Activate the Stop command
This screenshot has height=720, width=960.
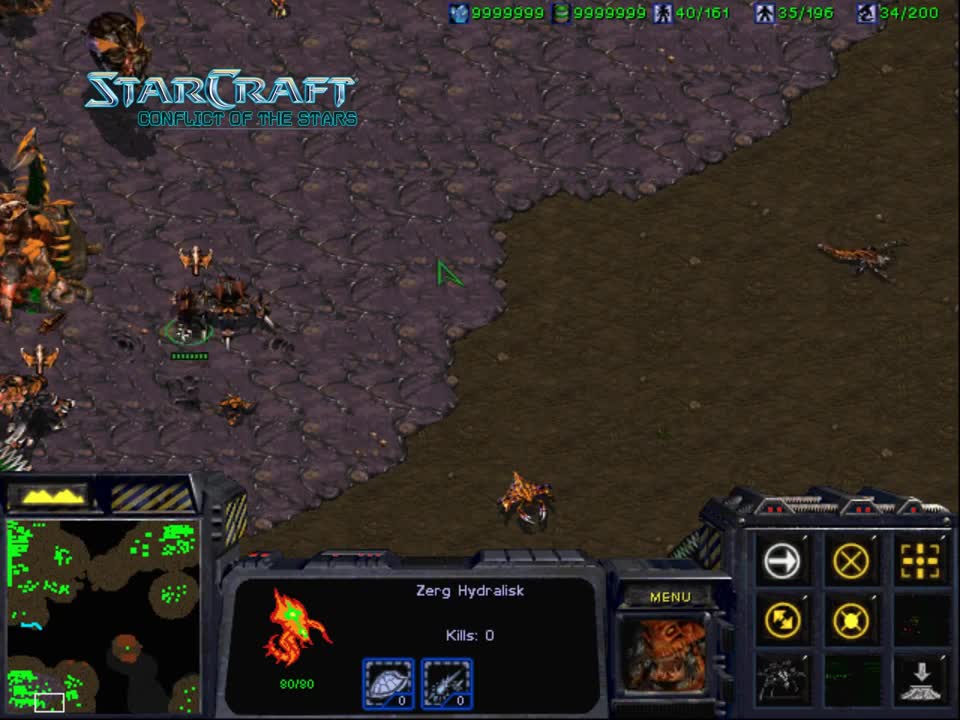850,561
